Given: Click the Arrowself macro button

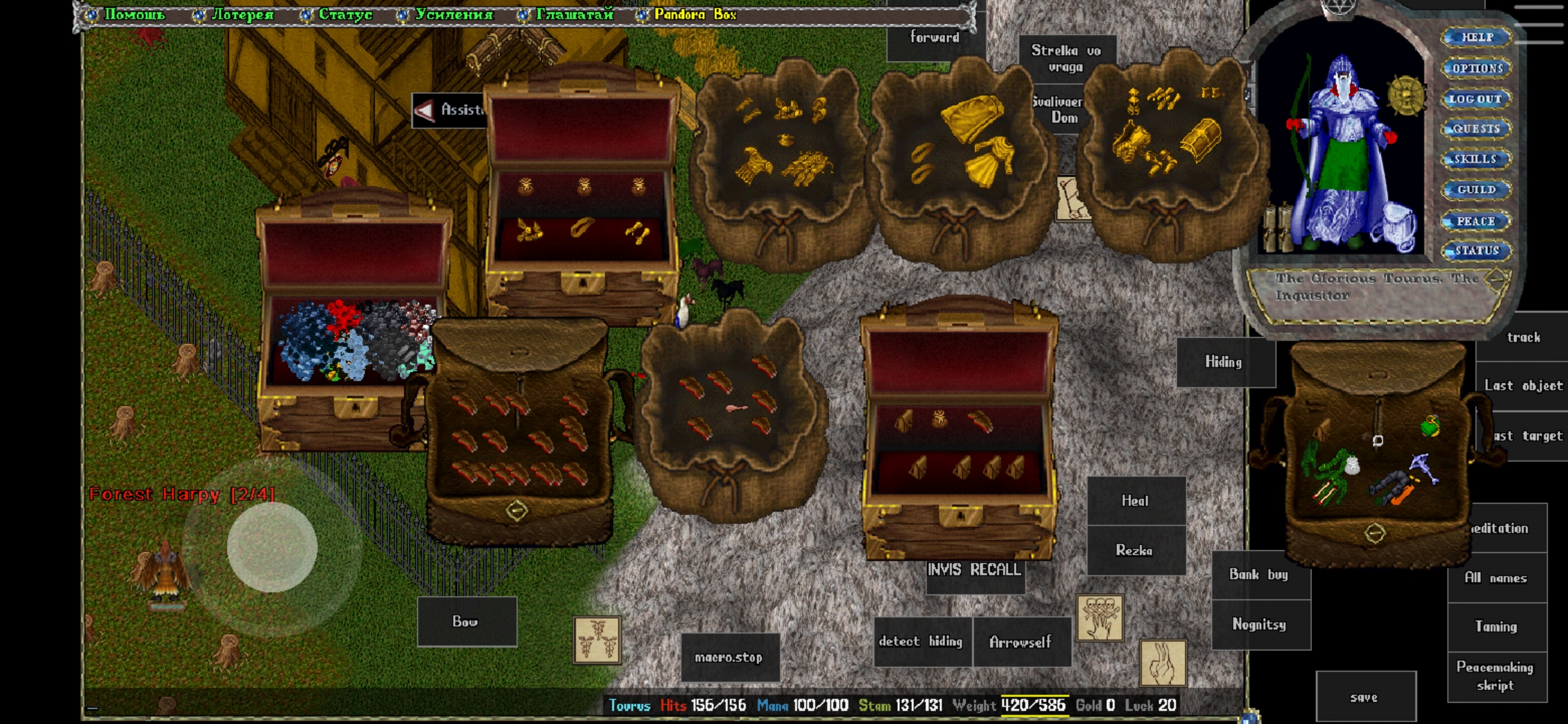Looking at the screenshot, I should click(x=1021, y=642).
